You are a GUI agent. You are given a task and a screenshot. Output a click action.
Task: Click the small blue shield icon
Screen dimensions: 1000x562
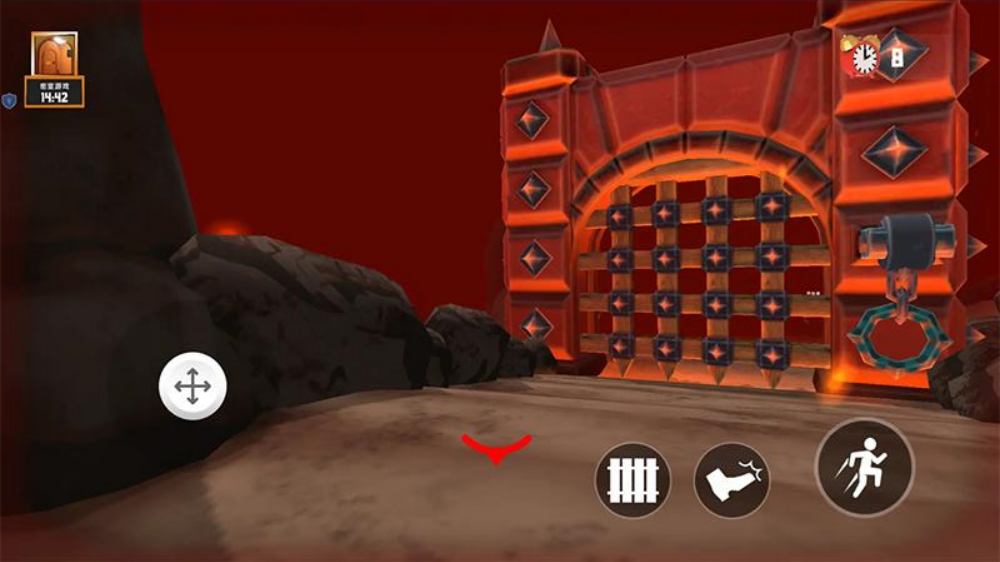point(9,101)
